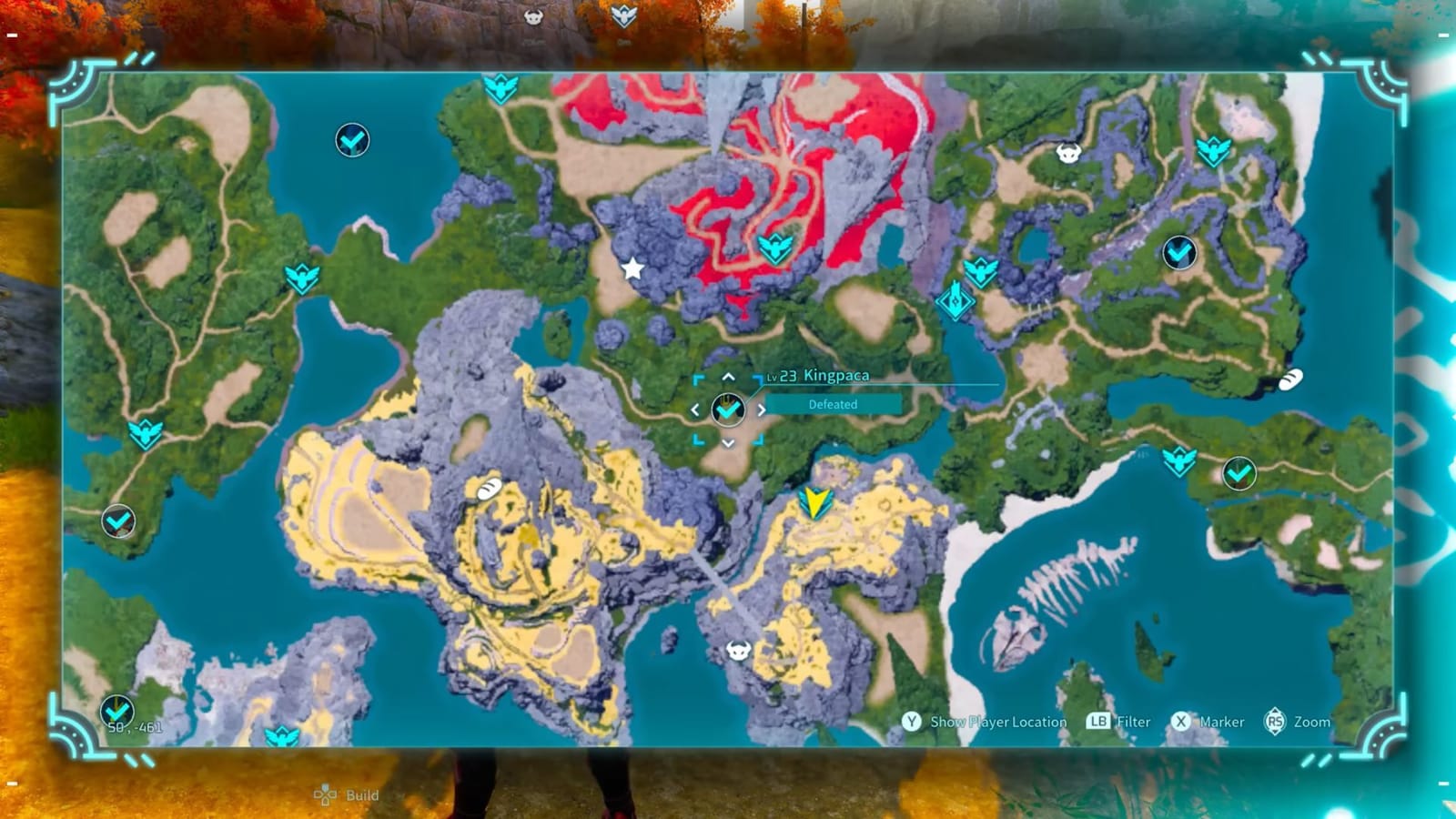Select the Kingpaca boss marker
This screenshot has height=819, width=1456.
point(728,409)
